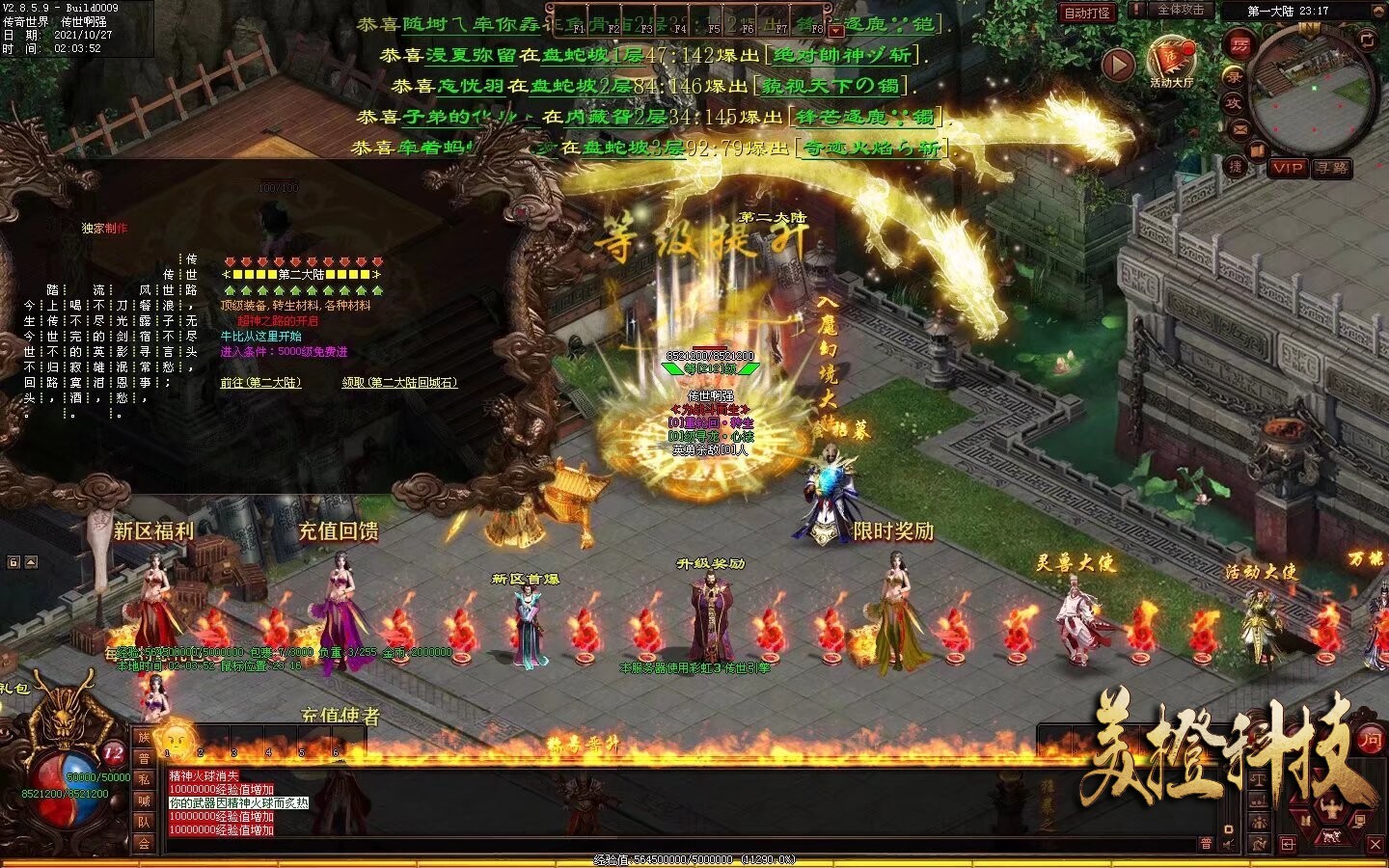The height and width of the screenshot is (868, 1389).
Task: Open the VIP panel
Action: coord(1287,168)
